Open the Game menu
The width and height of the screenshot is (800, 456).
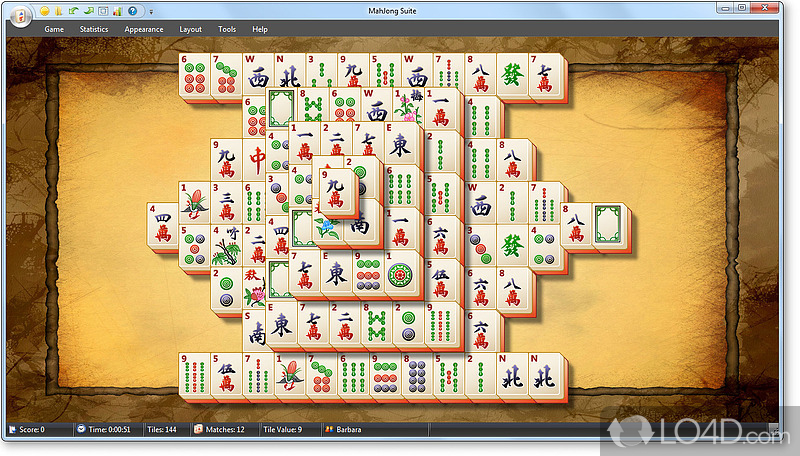[x=54, y=30]
